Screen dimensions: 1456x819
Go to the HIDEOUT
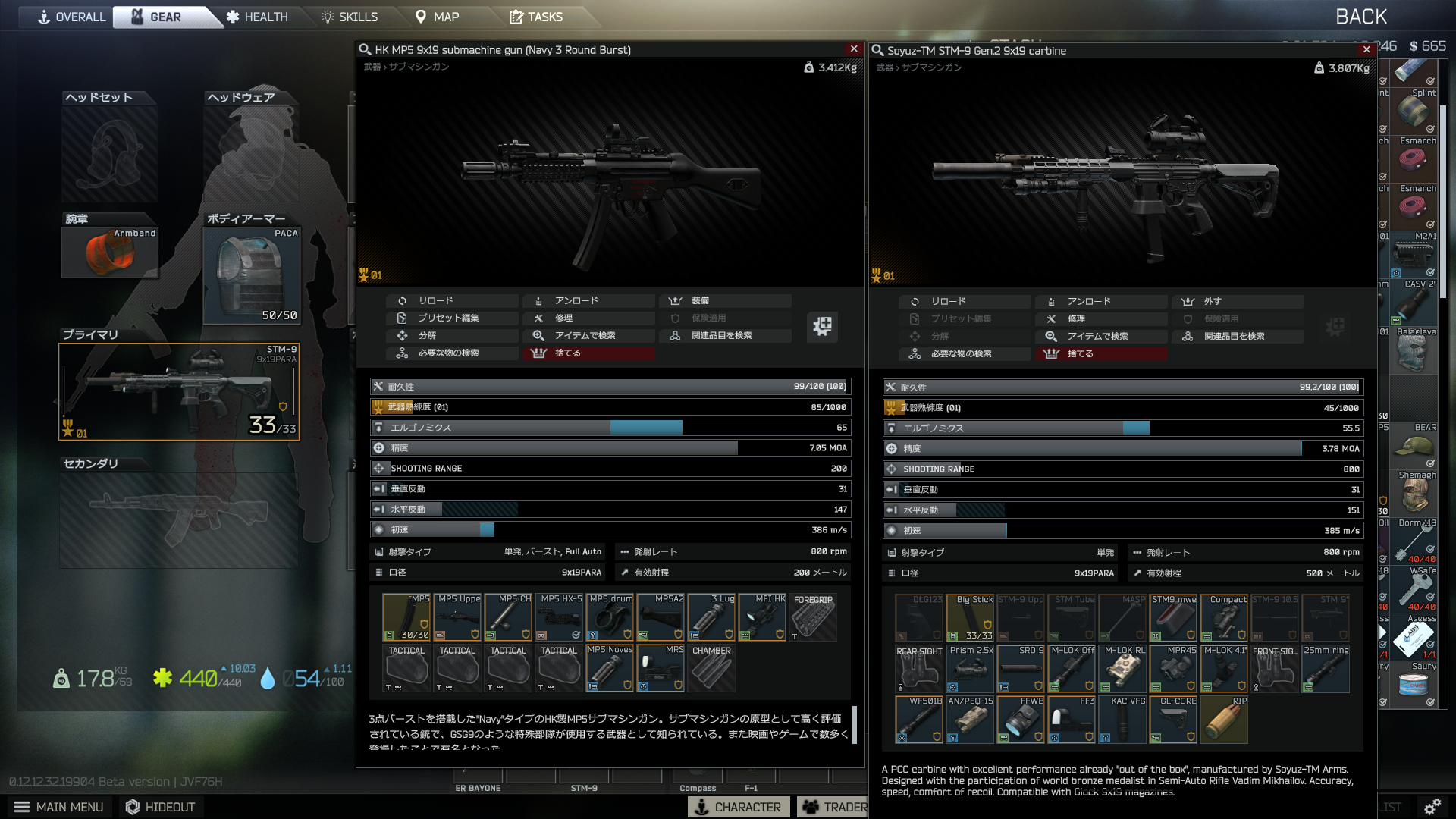[161, 807]
